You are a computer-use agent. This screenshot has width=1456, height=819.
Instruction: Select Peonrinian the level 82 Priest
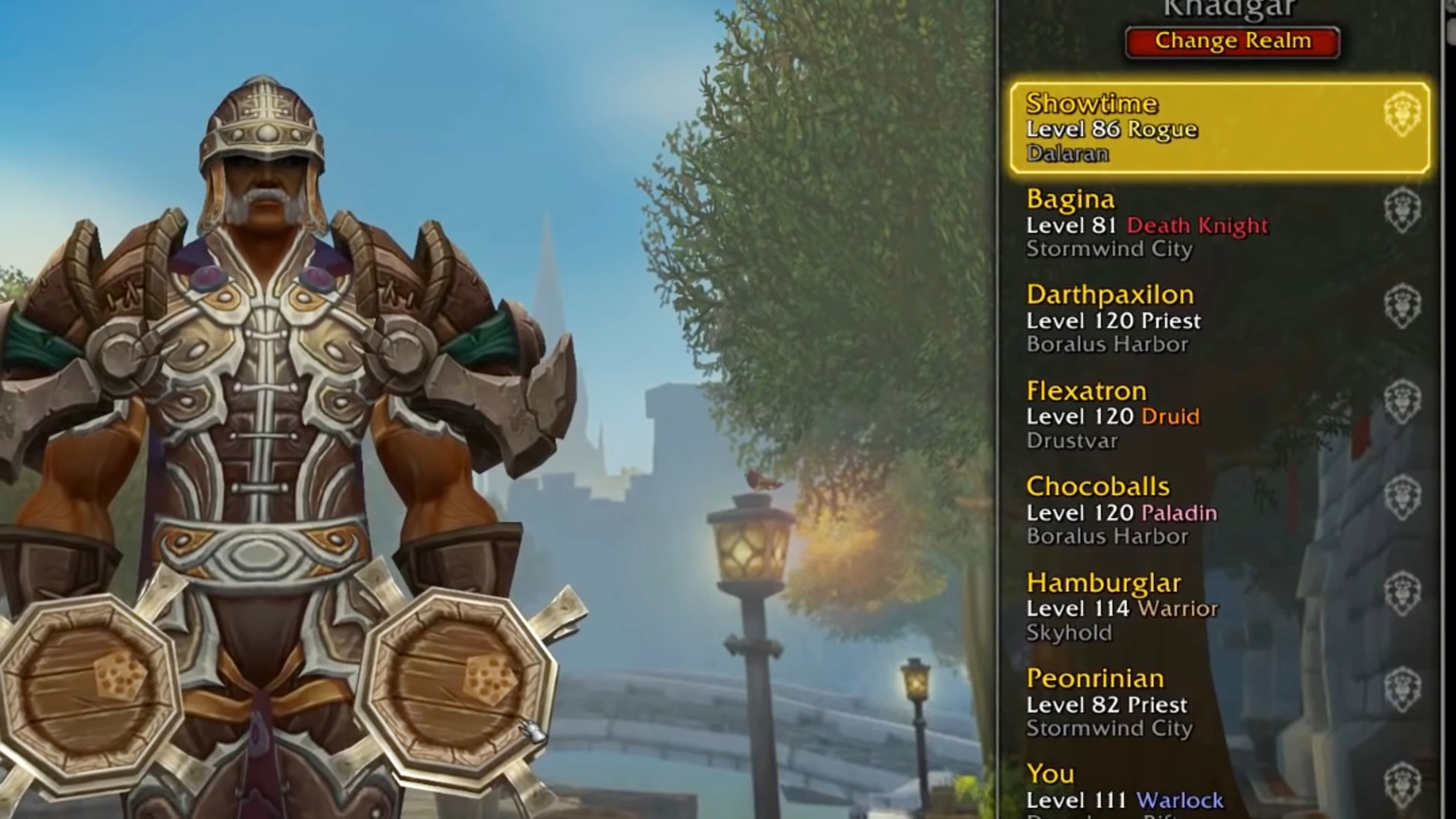[1219, 703]
